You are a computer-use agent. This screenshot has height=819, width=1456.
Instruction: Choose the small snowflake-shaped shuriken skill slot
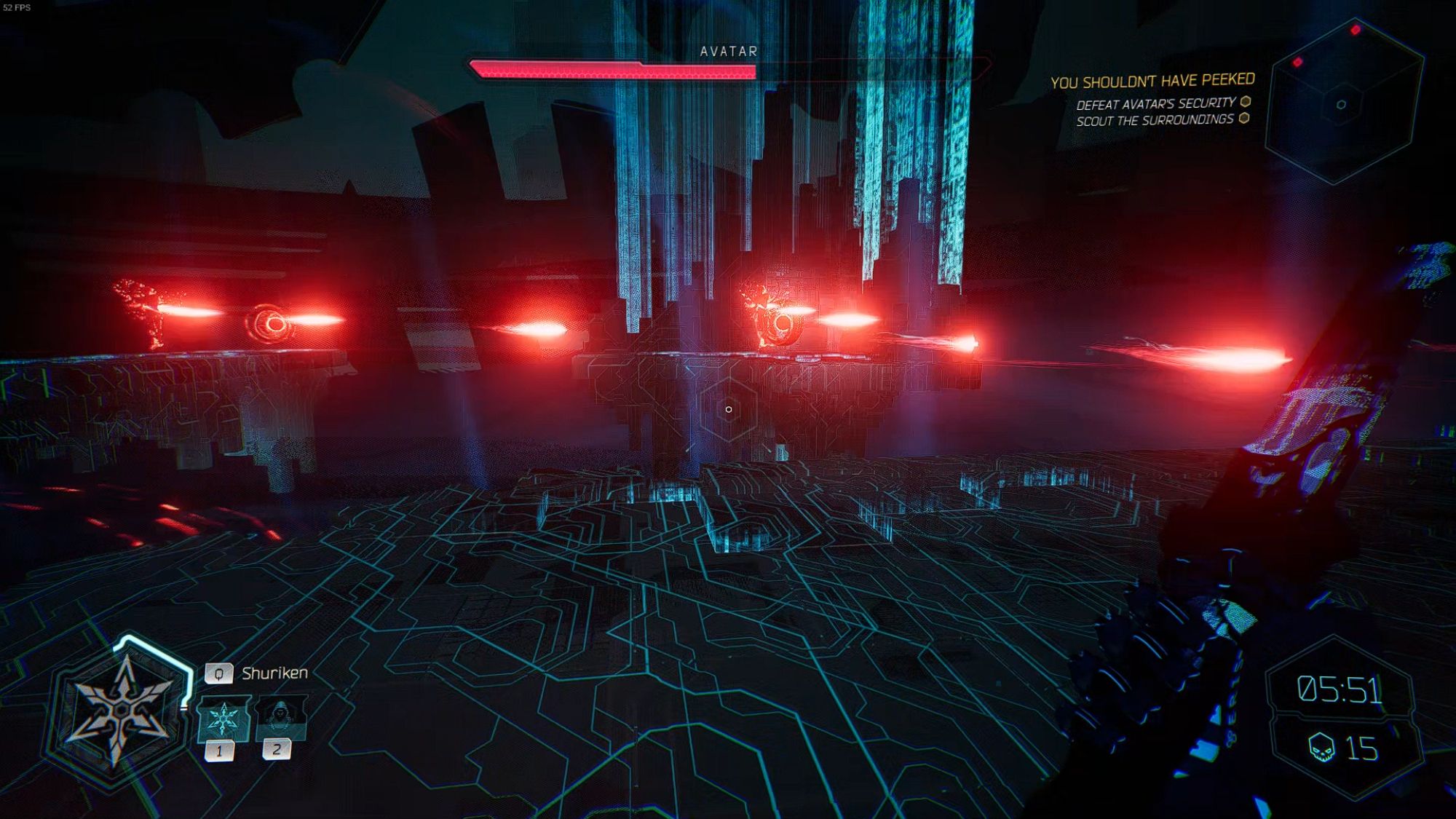223,718
